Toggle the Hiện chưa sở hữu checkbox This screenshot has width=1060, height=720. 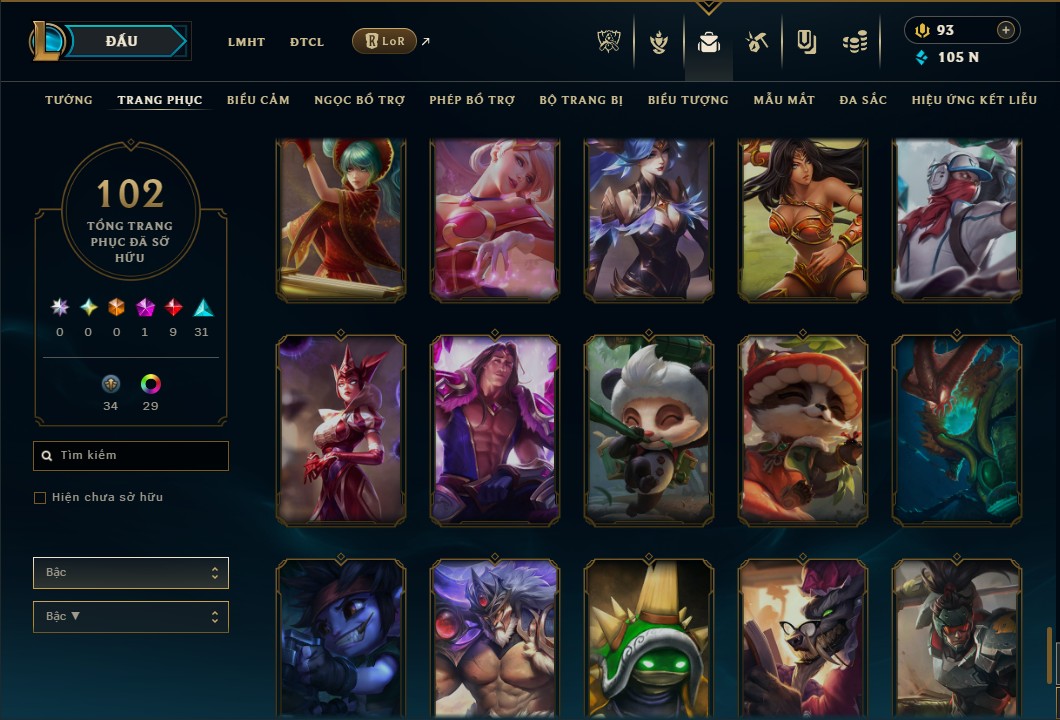point(40,498)
